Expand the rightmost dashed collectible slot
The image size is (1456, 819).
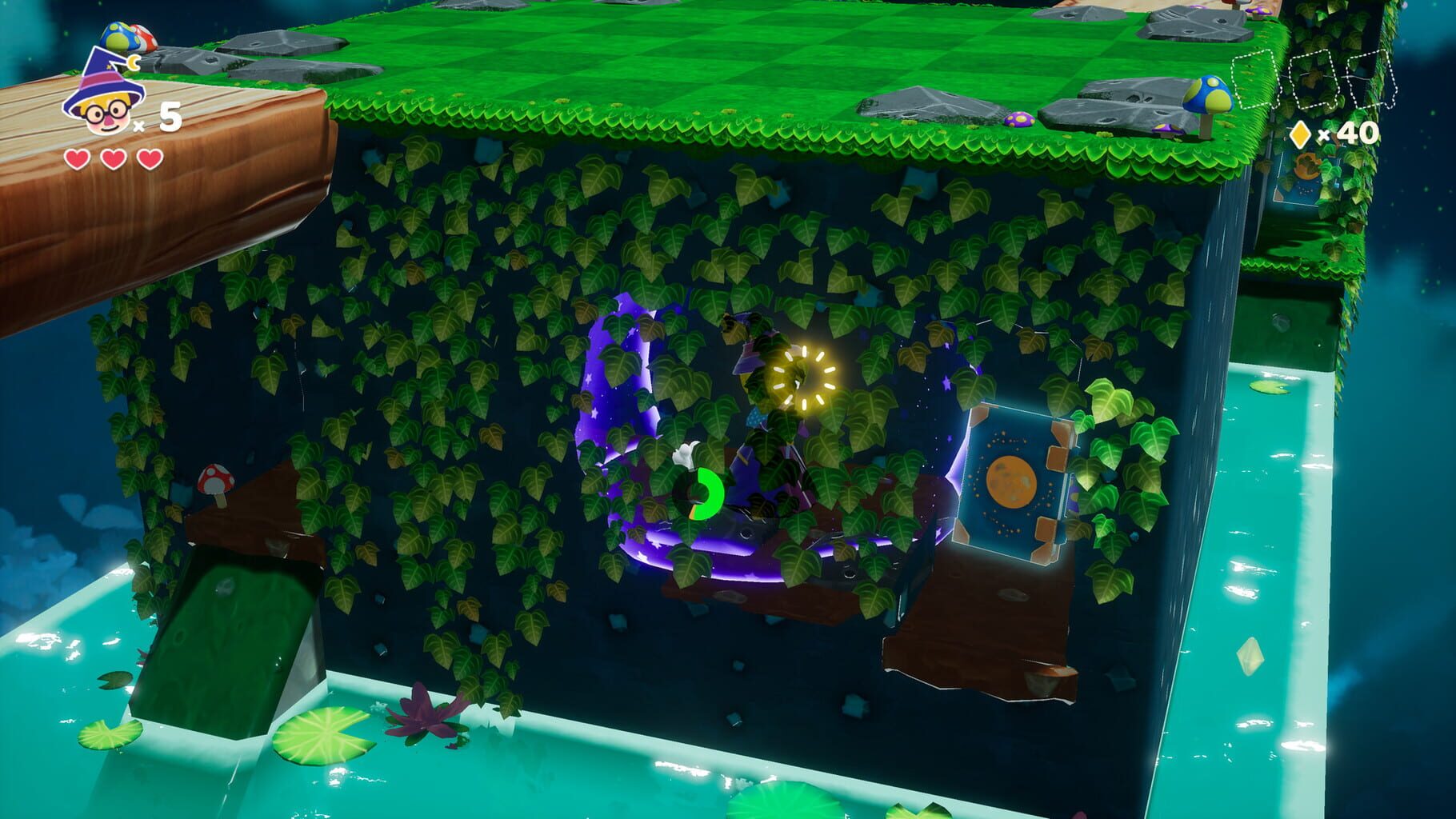(x=1370, y=80)
